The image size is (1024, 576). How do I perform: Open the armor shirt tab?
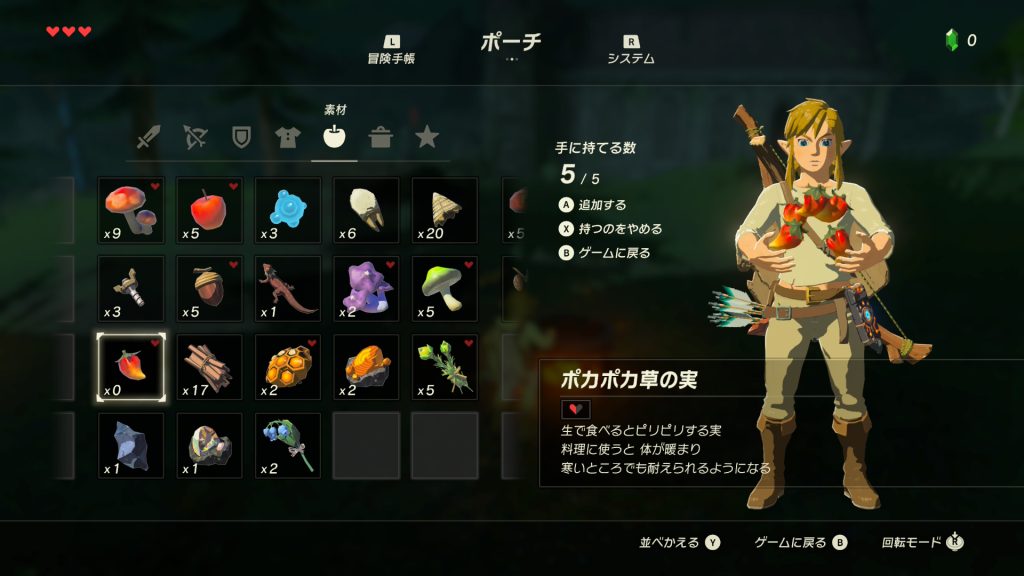pos(288,137)
